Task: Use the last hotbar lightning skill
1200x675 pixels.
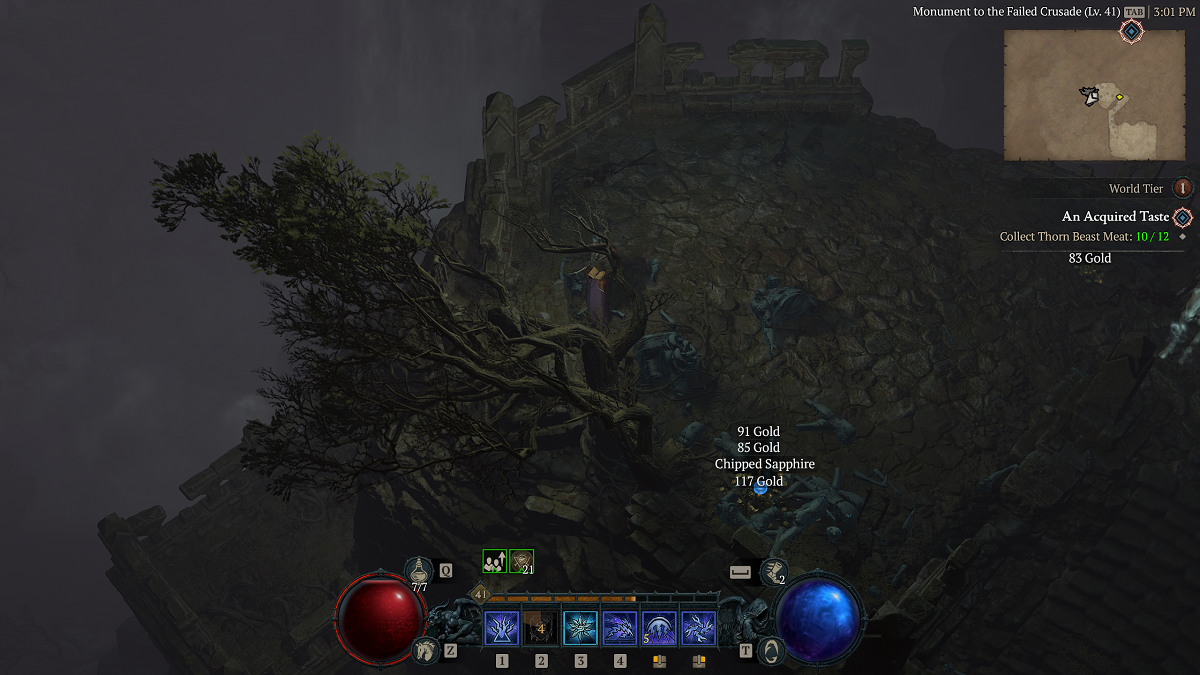Action: pyautogui.click(x=698, y=628)
